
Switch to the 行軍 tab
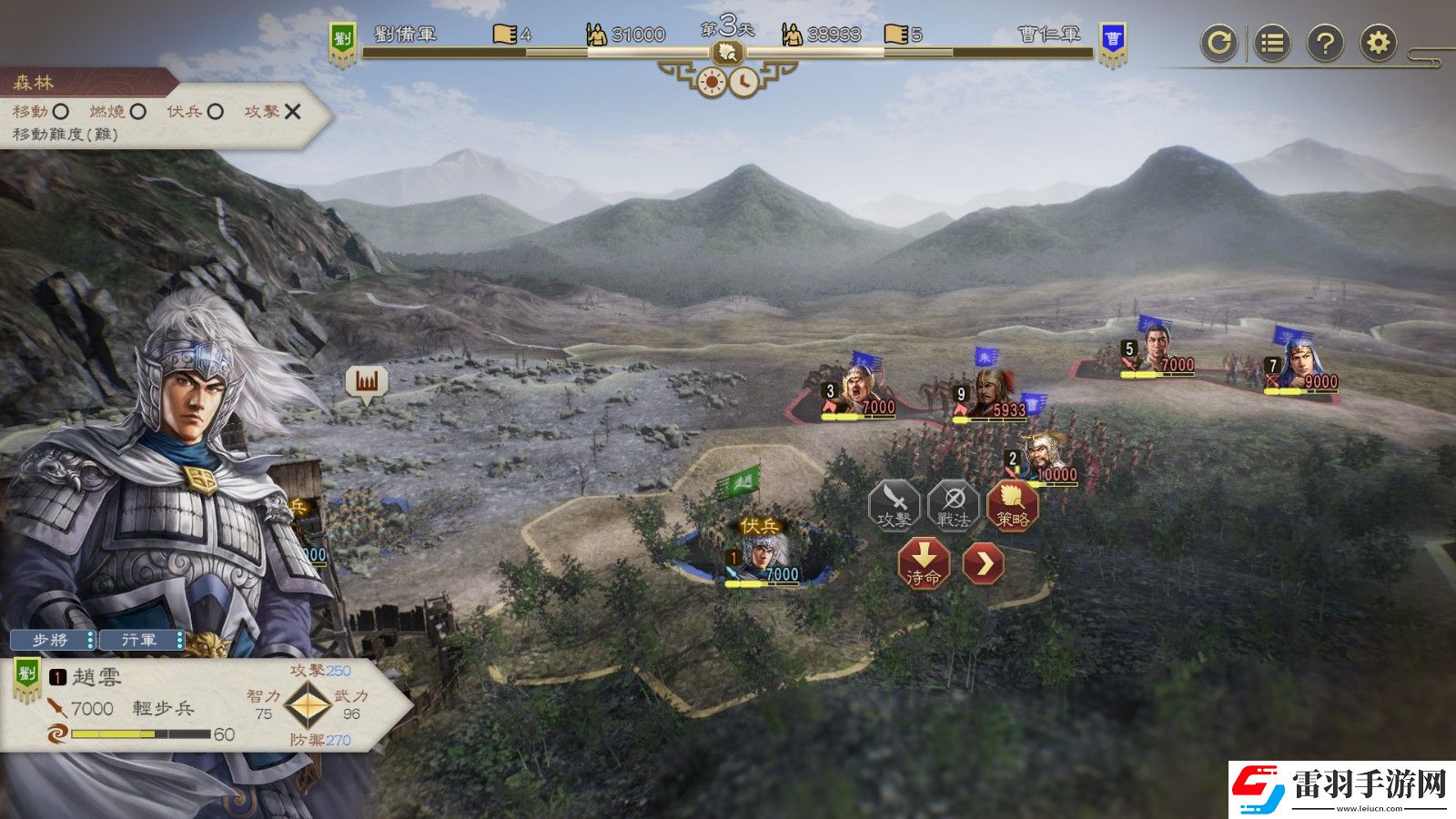140,641
